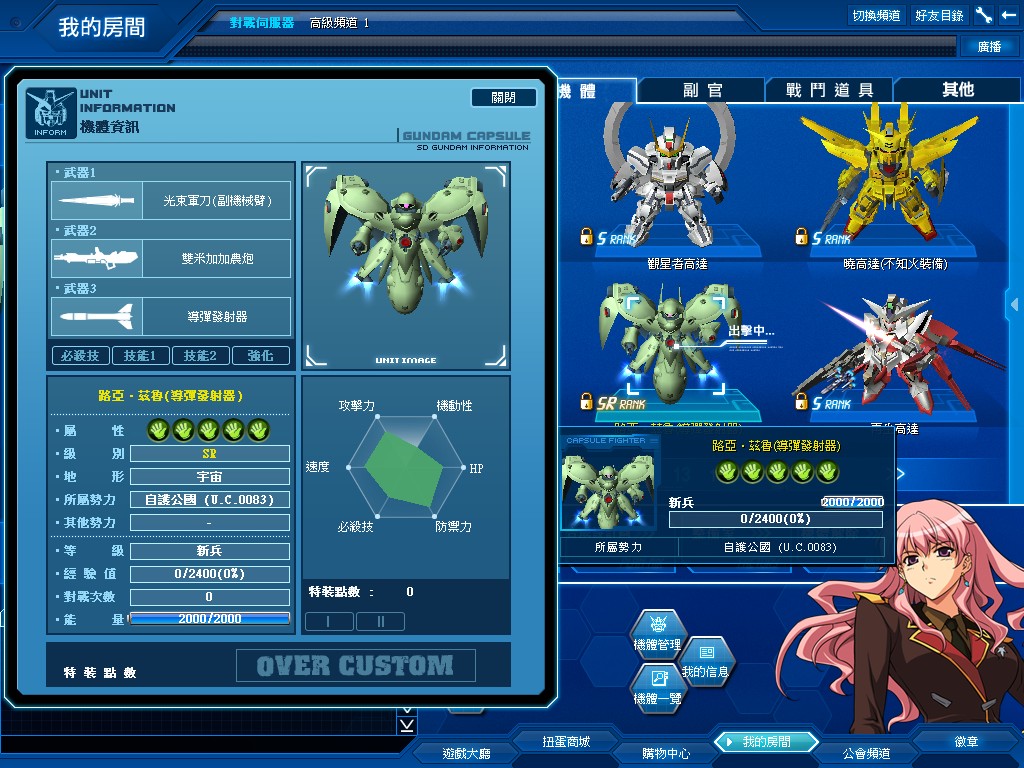The image size is (1024, 768).
Task: Select weapon 3 導彈發射器 row
Action: [171, 316]
